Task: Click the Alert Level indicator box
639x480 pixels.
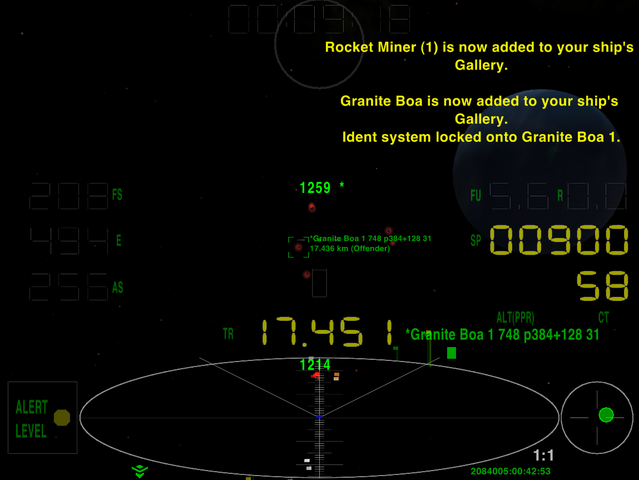Action: click(x=42, y=416)
